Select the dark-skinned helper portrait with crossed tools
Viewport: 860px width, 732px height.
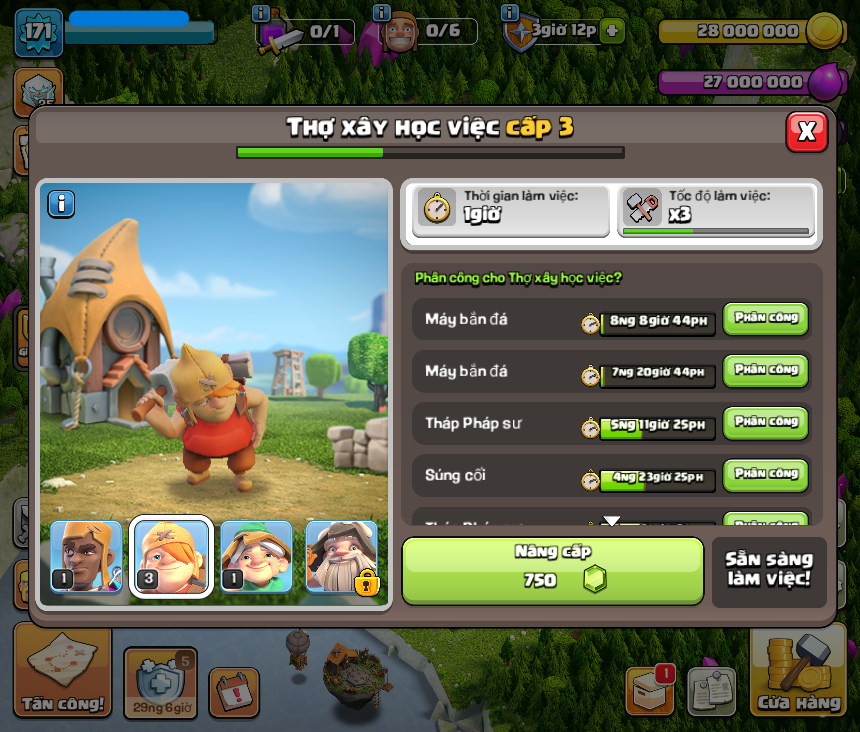click(x=86, y=557)
